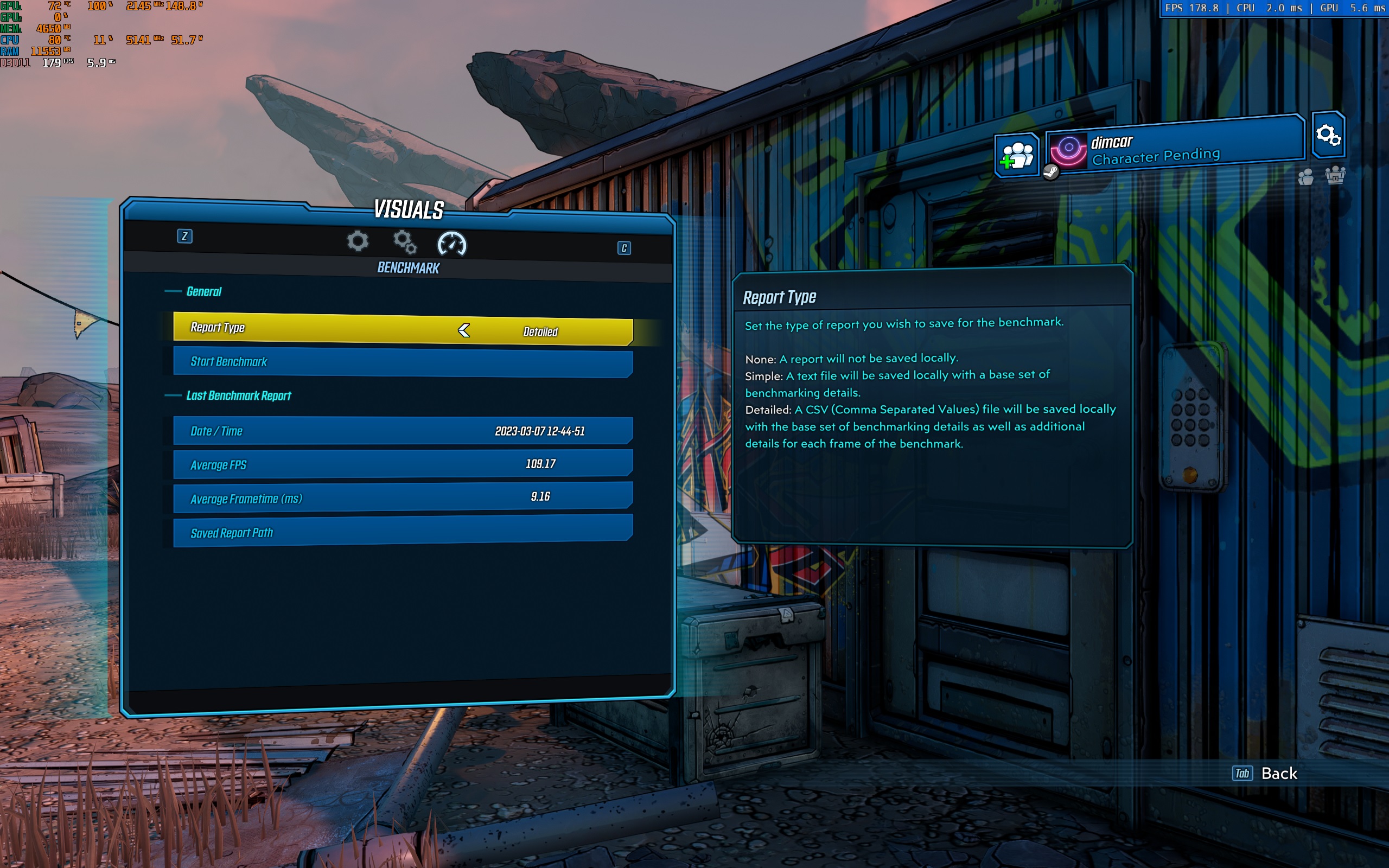Select the speedometer Benchmark tab
1389x868 pixels.
pos(452,244)
